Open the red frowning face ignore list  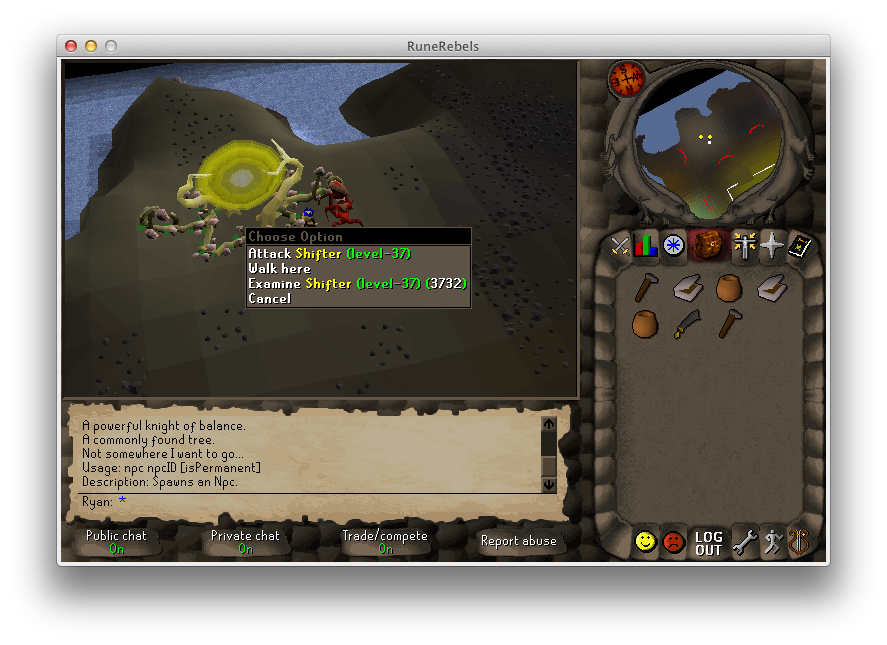tap(674, 542)
